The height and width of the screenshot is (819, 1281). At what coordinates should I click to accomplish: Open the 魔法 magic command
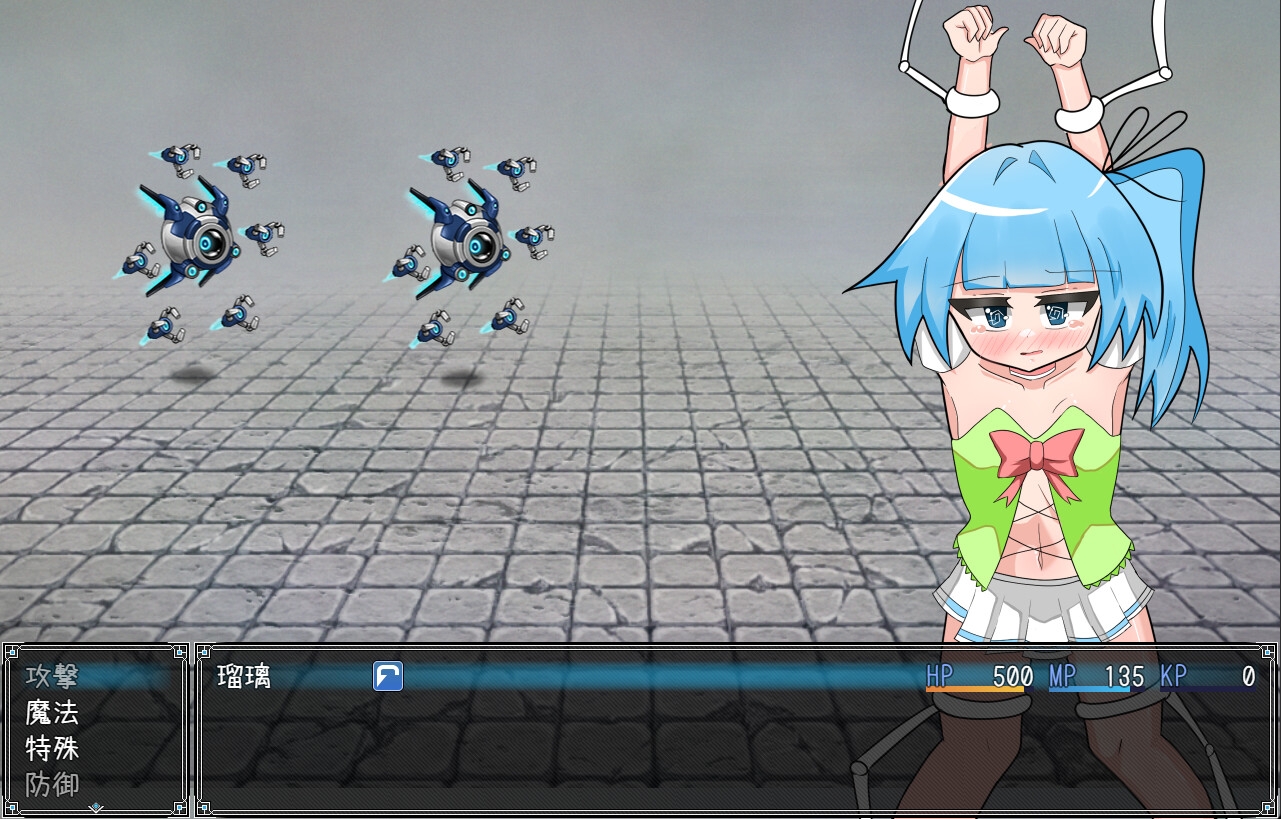(52, 713)
